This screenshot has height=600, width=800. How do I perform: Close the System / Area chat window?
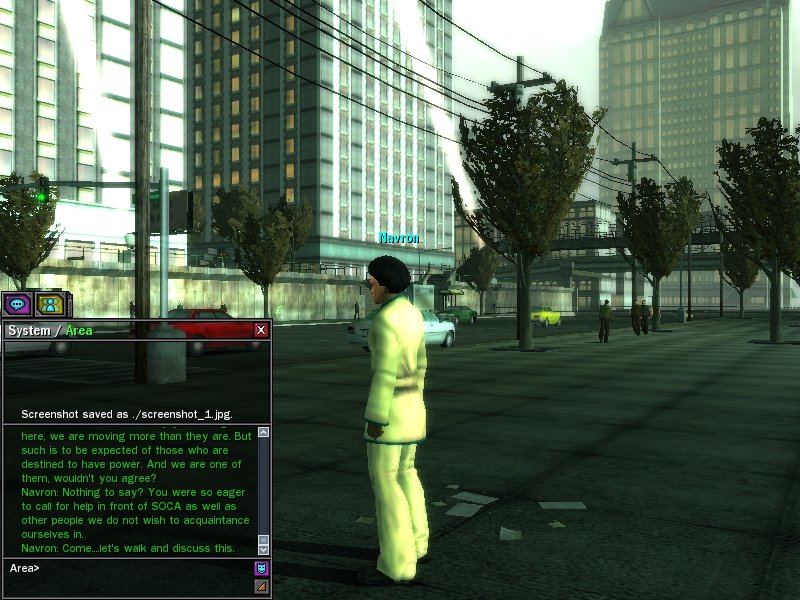261,330
